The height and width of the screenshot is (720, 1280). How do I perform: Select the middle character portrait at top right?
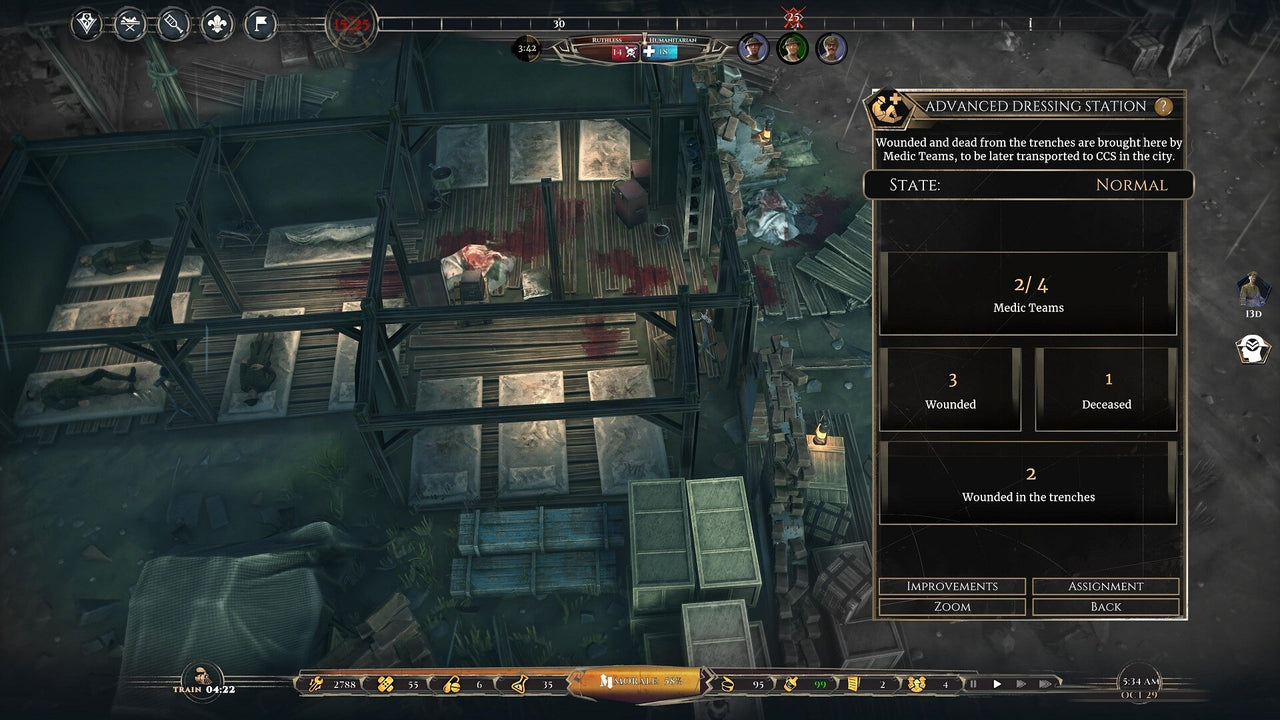coord(792,48)
